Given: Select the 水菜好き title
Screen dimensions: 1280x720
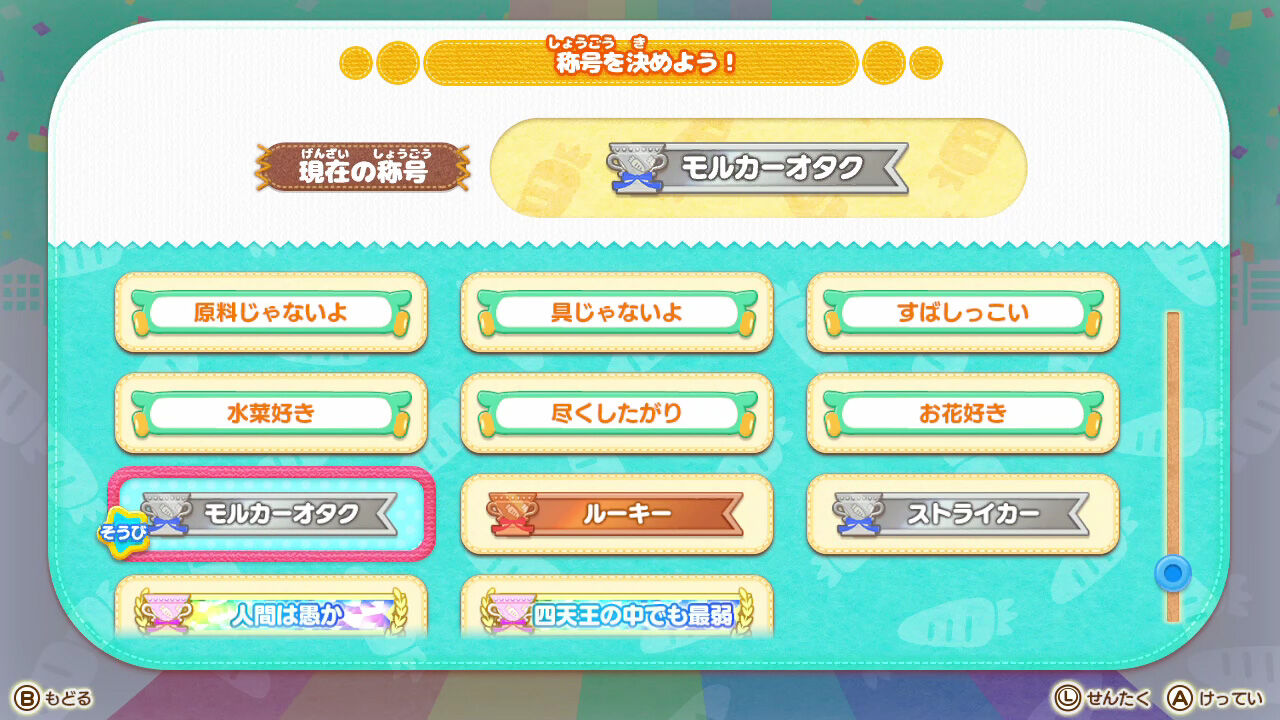Looking at the screenshot, I should click(x=271, y=412).
